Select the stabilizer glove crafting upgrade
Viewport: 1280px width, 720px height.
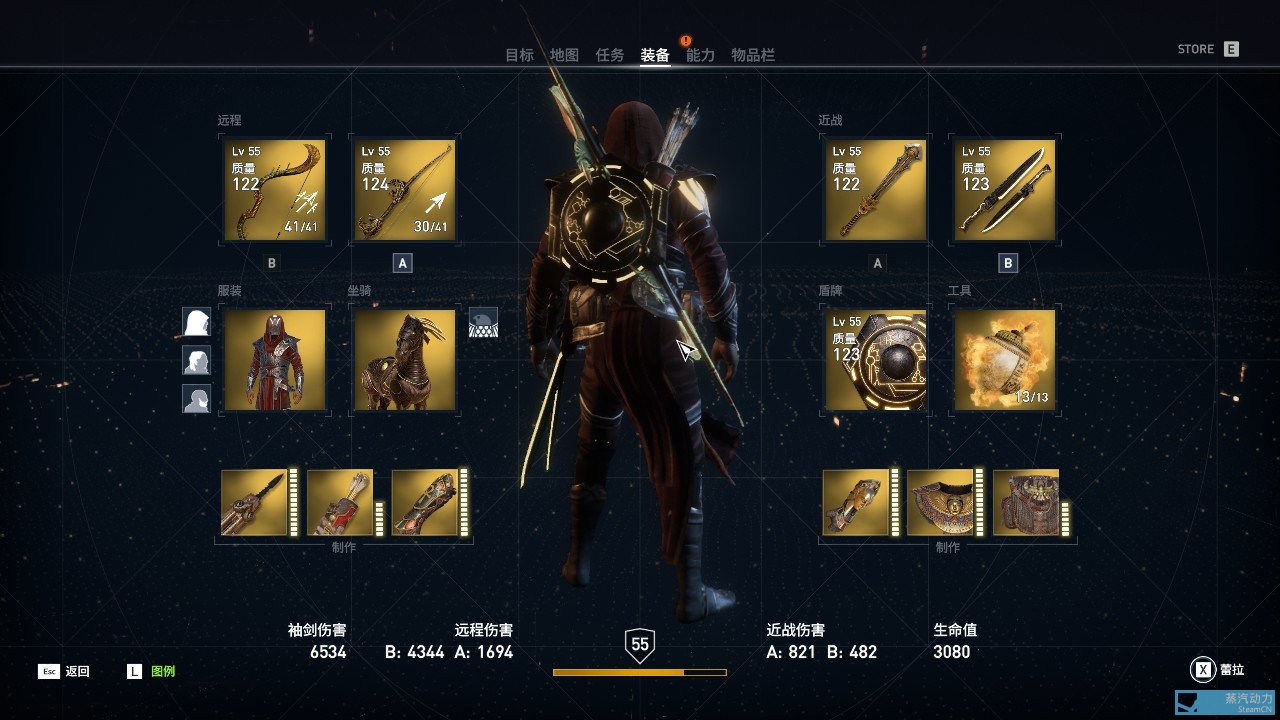pyautogui.click(x=425, y=503)
